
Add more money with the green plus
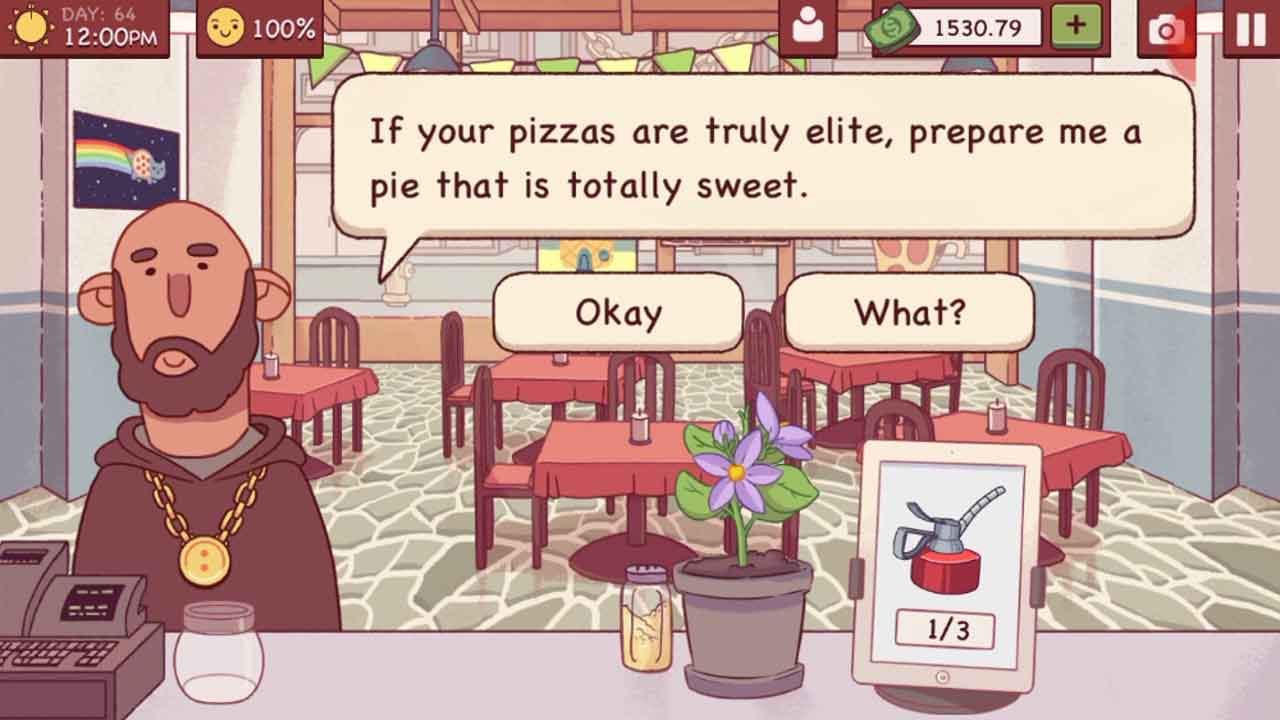tap(1075, 27)
